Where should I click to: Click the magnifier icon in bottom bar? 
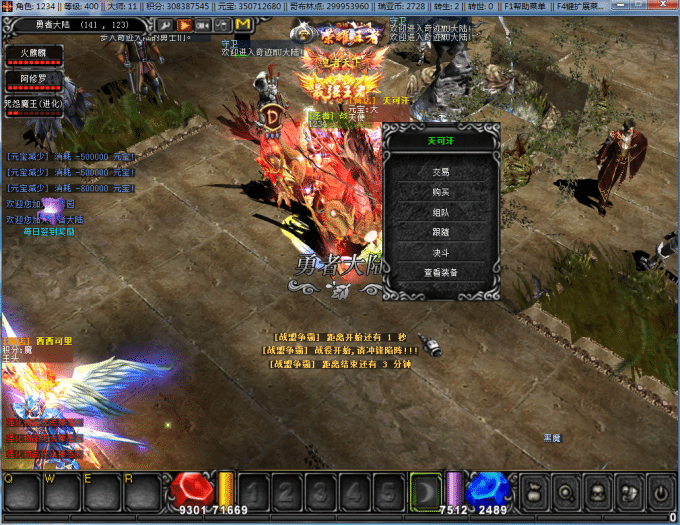coord(564,492)
